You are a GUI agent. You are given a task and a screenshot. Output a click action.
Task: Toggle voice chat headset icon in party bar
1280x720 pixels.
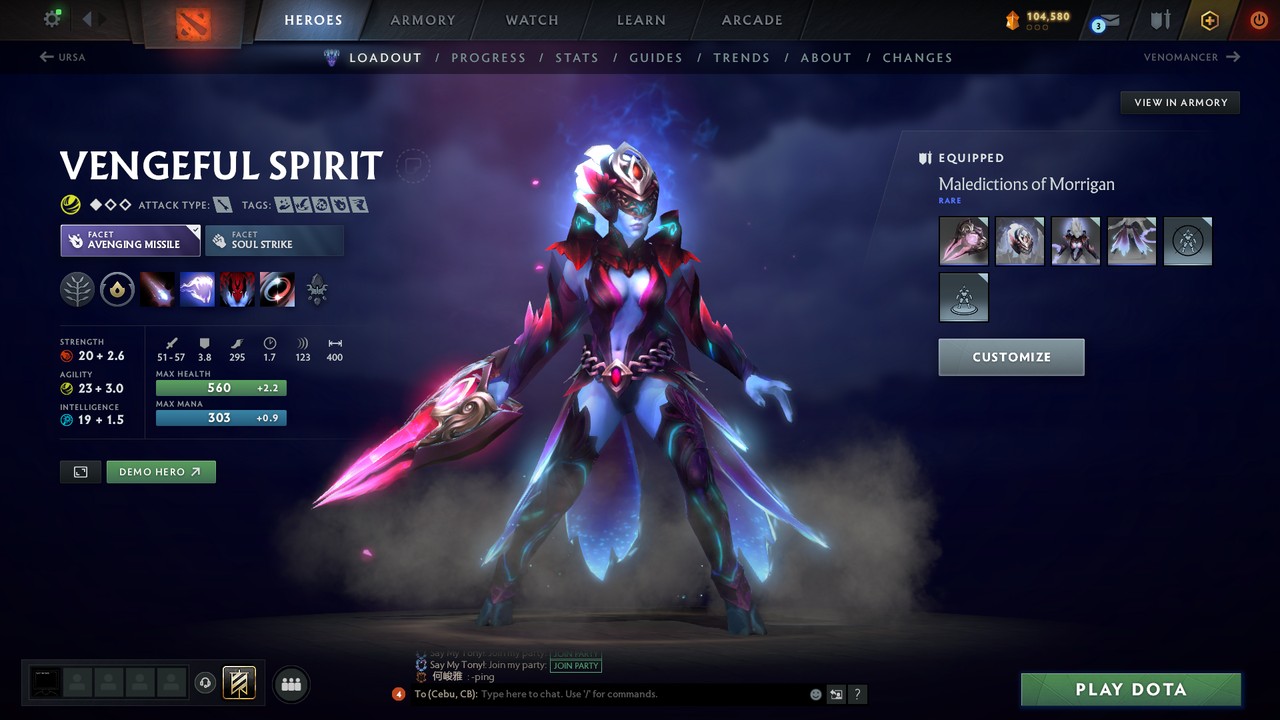pos(206,683)
